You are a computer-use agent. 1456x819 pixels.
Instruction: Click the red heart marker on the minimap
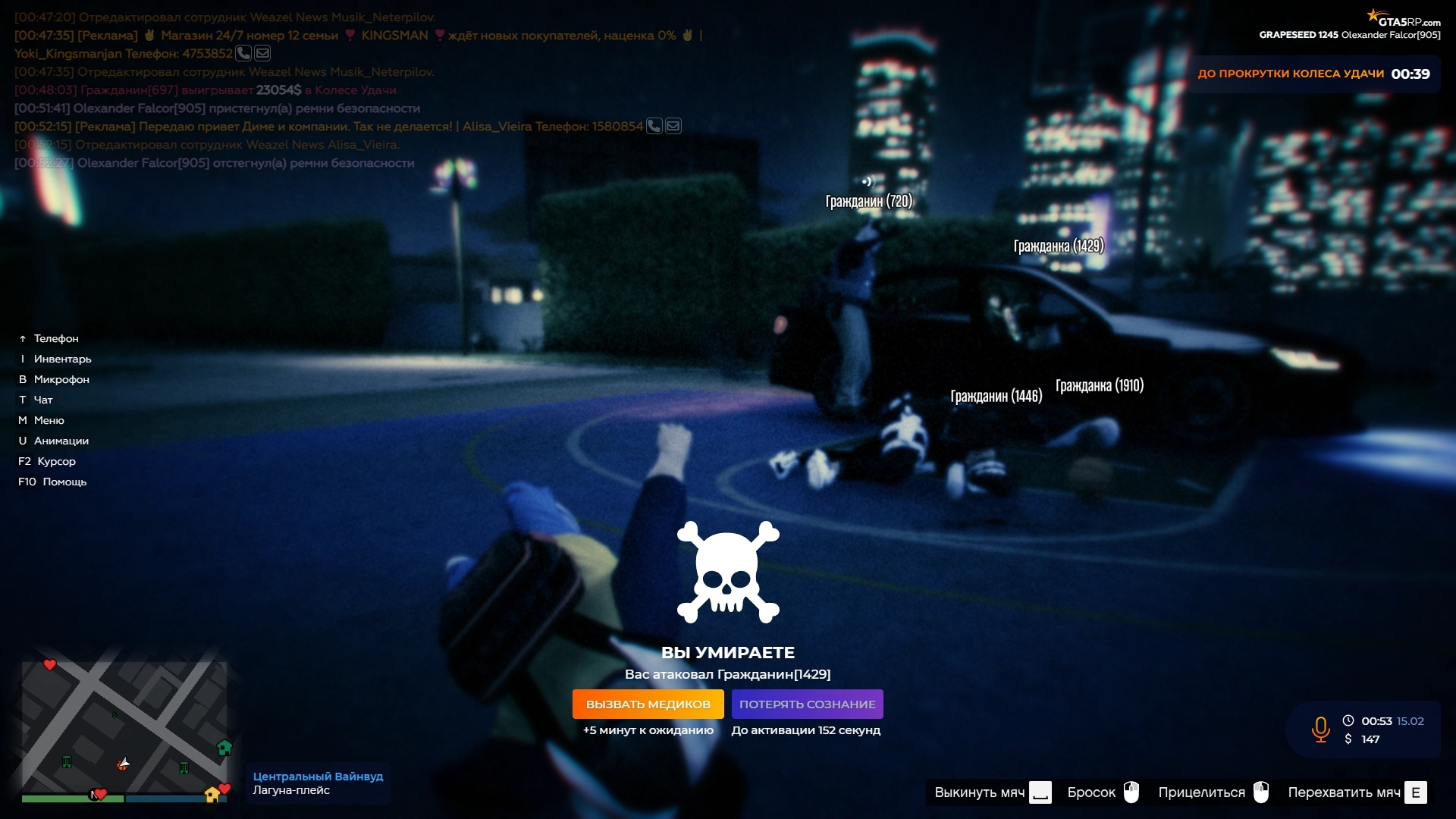50,665
